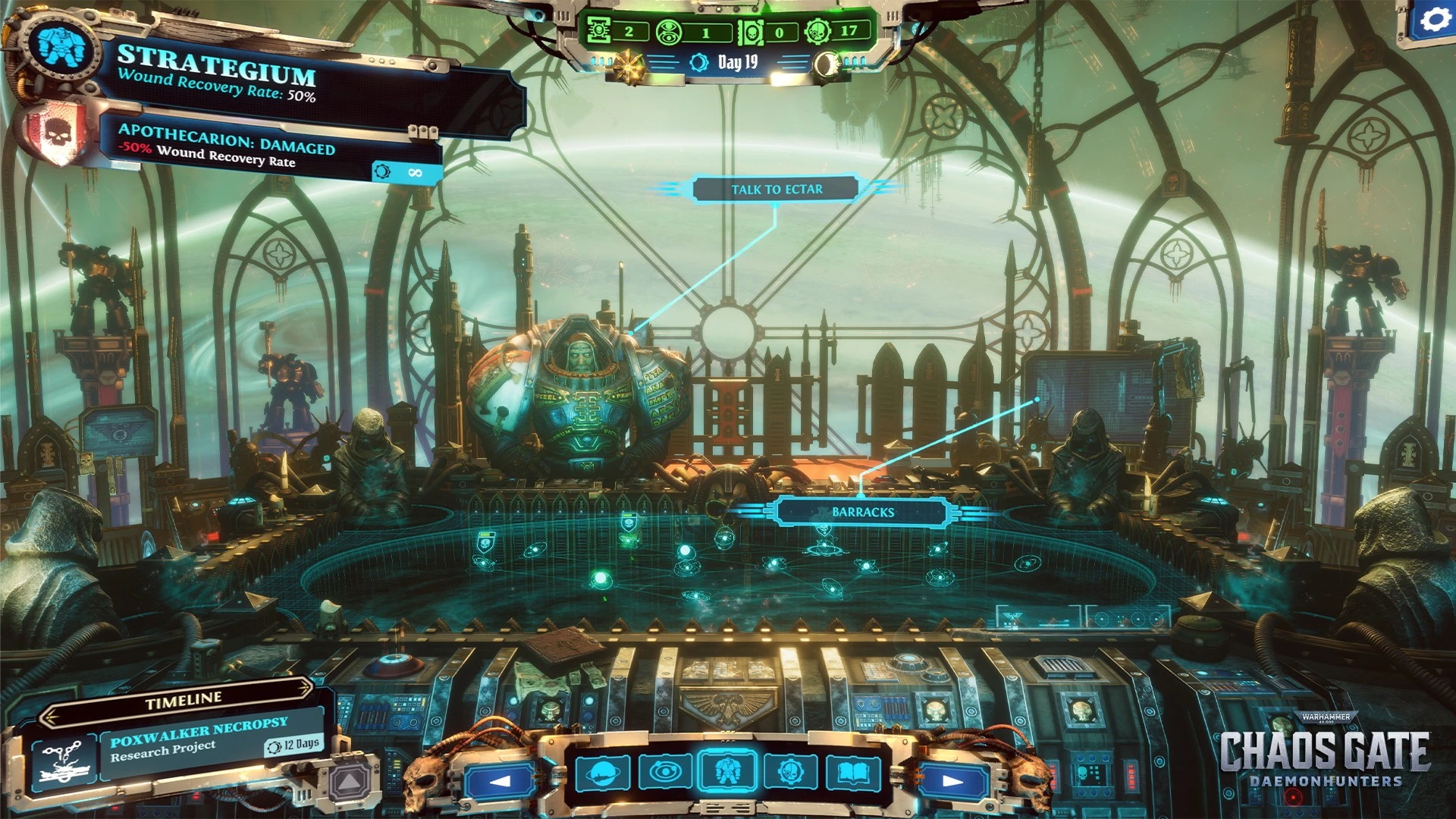This screenshot has width=1456, height=819.
Task: Open the settings gear
Action: 1432,20
